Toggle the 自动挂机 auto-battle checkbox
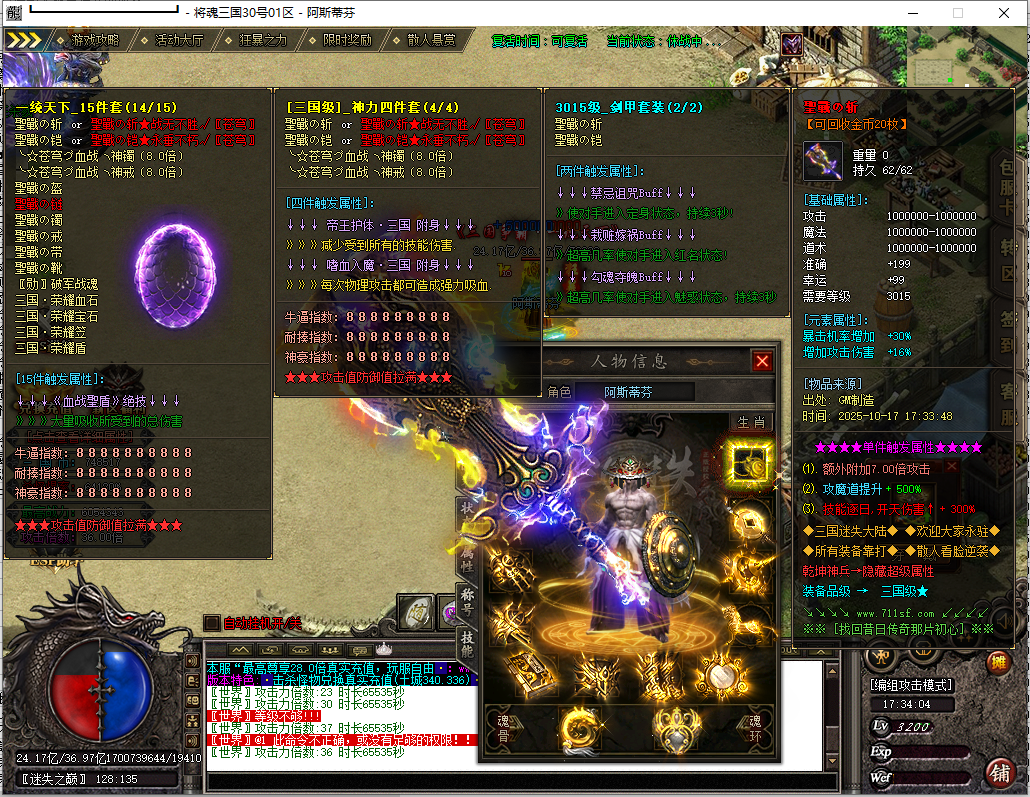 coord(210,622)
